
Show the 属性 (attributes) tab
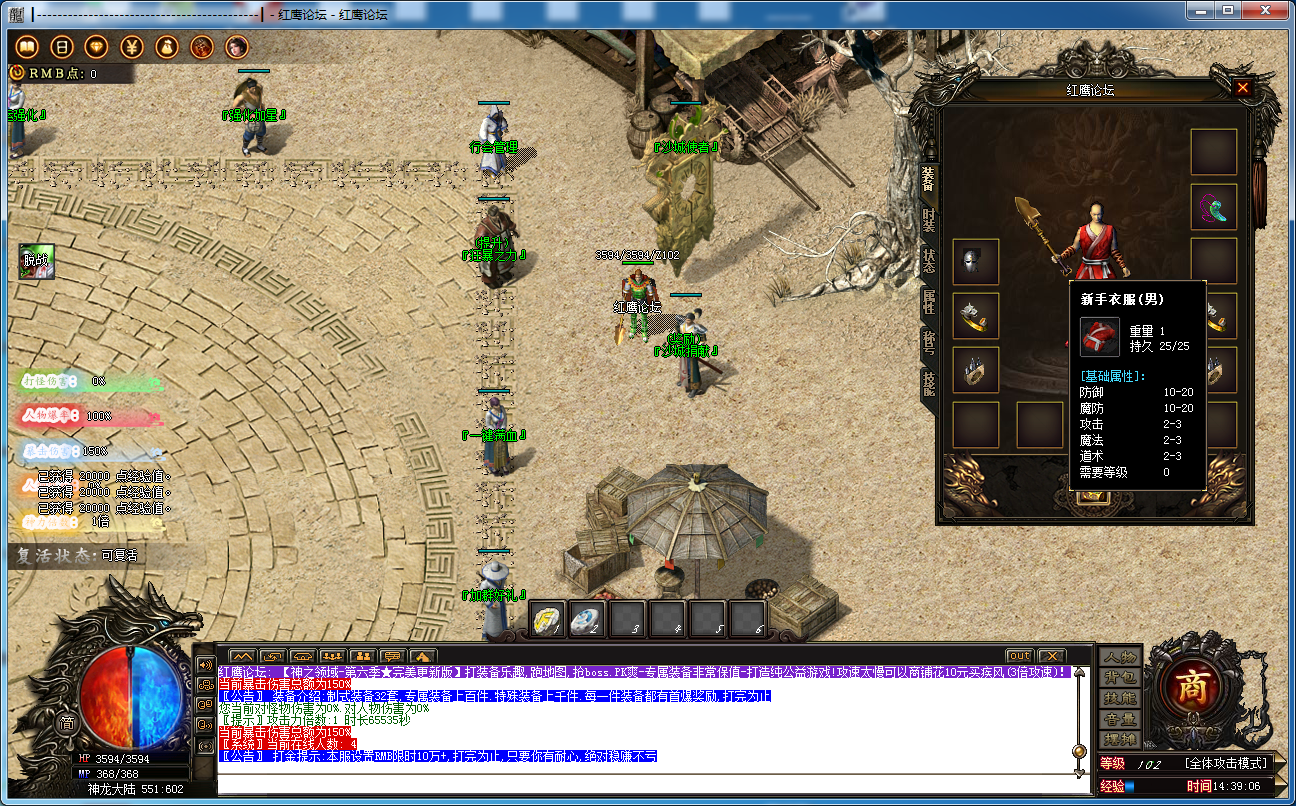pyautogui.click(x=929, y=303)
